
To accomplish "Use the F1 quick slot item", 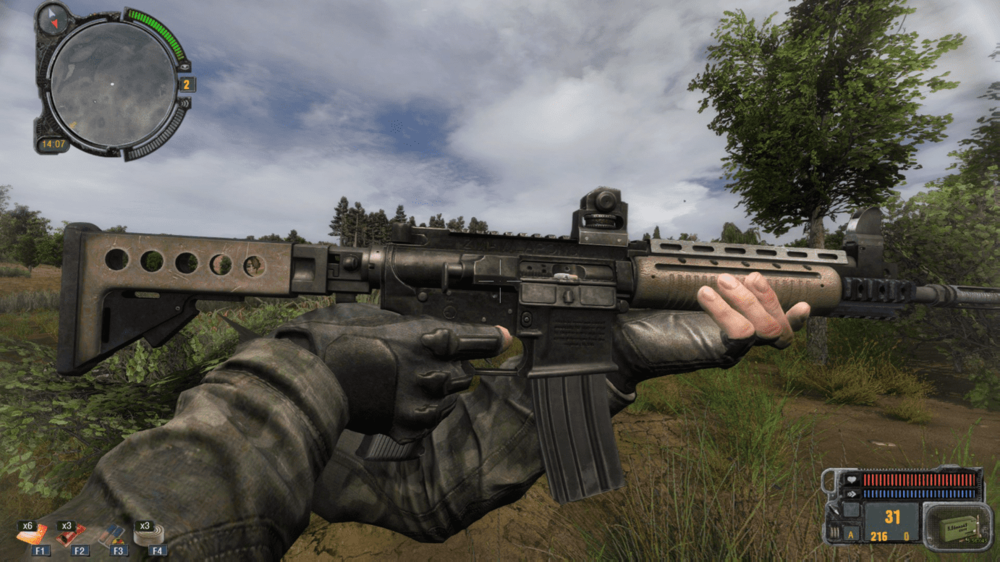I will coord(33,535).
